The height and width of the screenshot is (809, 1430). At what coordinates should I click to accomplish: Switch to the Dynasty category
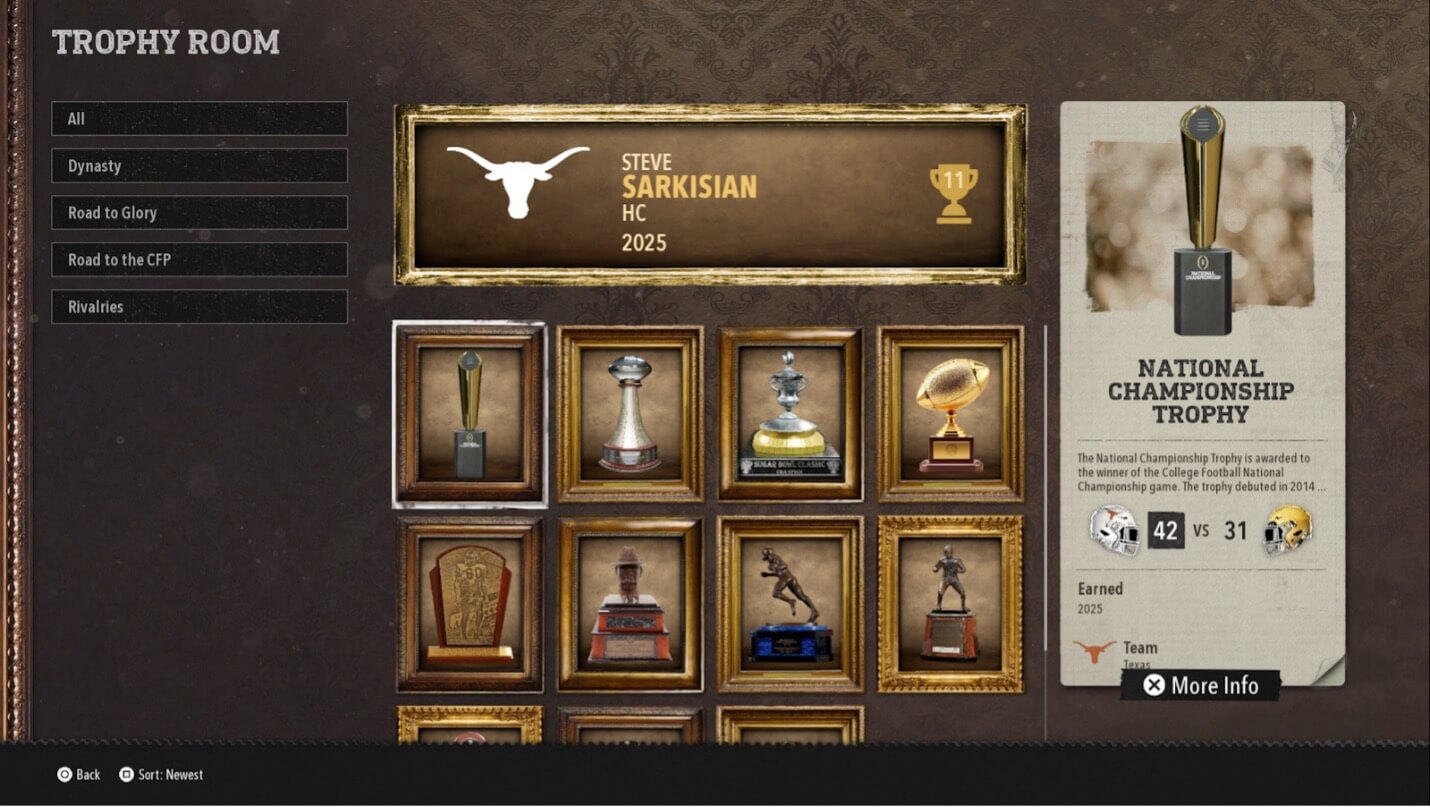[199, 166]
